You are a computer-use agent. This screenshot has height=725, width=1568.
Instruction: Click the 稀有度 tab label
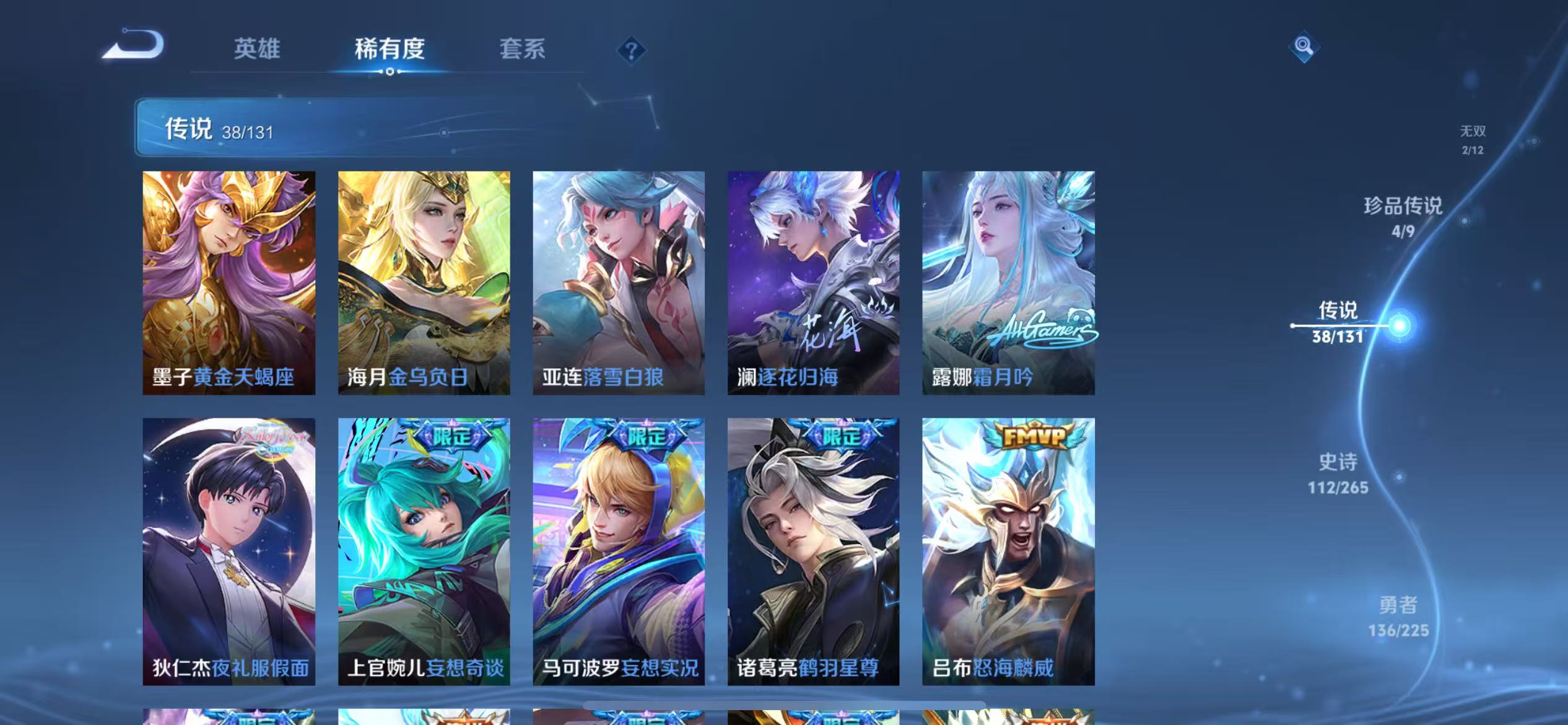click(x=390, y=49)
